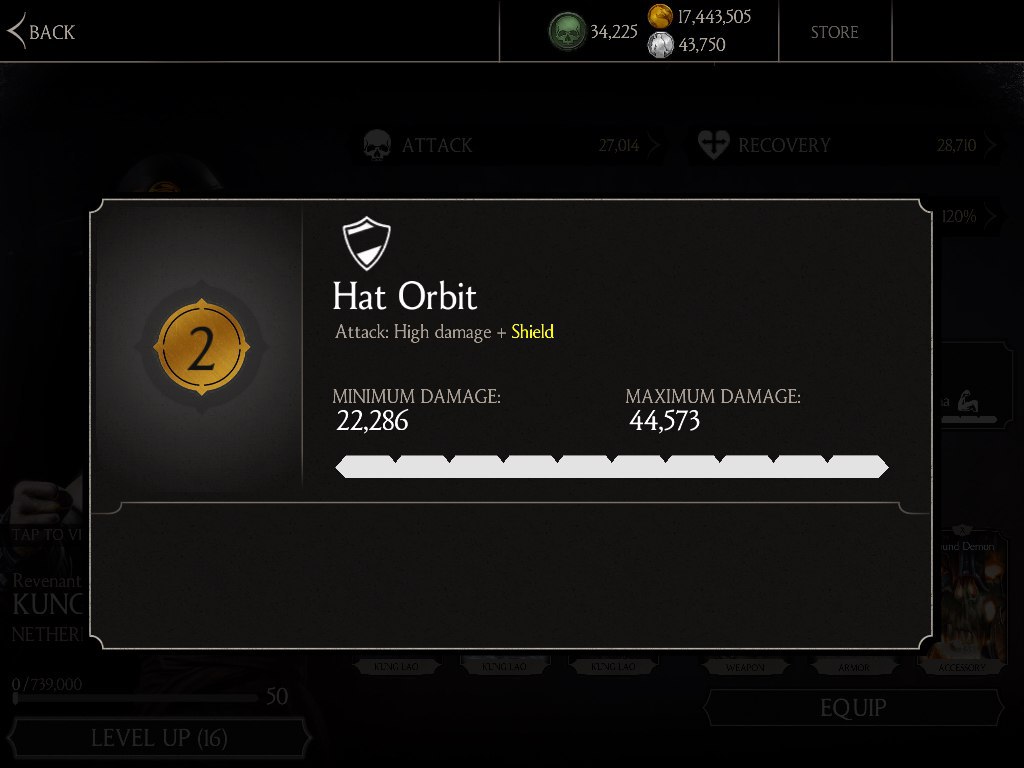Click the gold number 2 special attack medallion
This screenshot has height=768, width=1024.
point(201,349)
